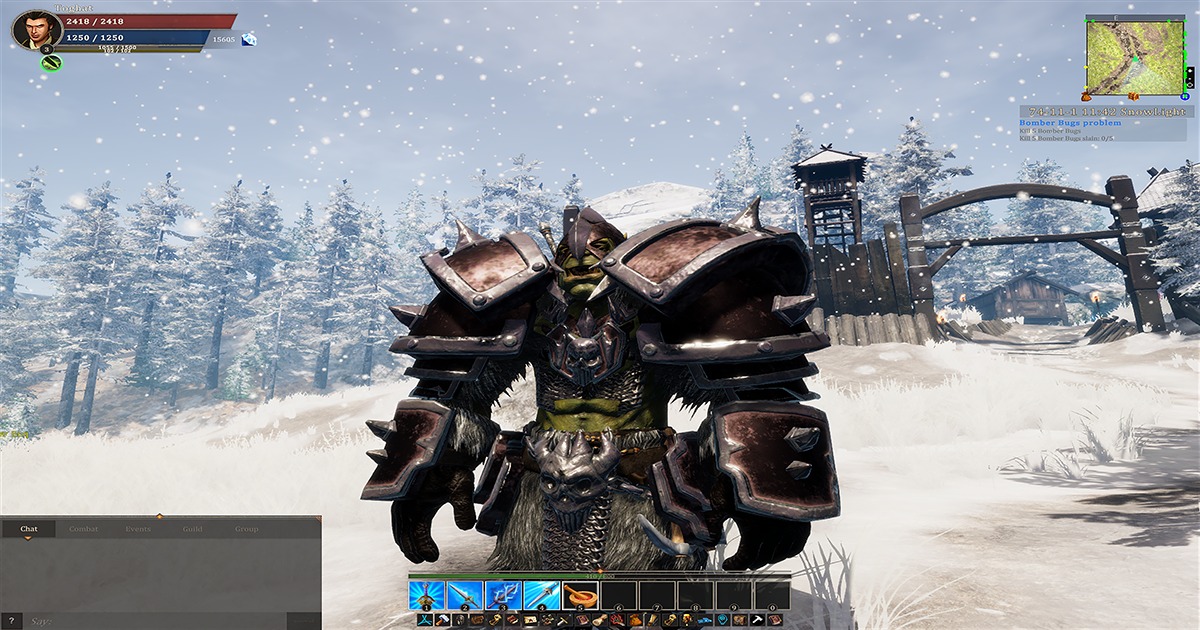Image resolution: width=1200 pixels, height=630 pixels.
Task: Click the brown sack icon below the minimap
Action: 1085,97
